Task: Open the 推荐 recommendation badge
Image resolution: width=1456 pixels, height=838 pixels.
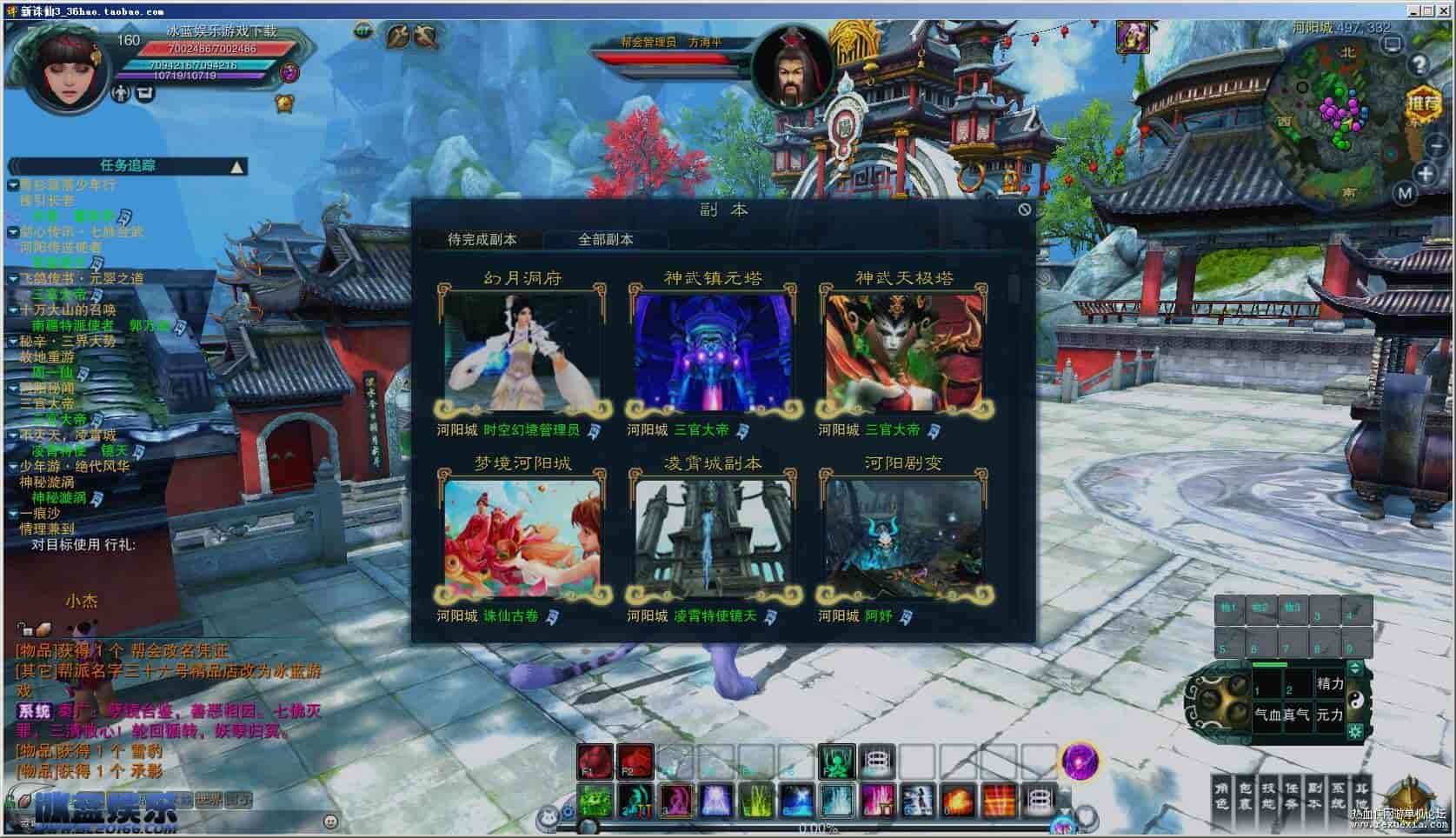Action: [x=1424, y=104]
